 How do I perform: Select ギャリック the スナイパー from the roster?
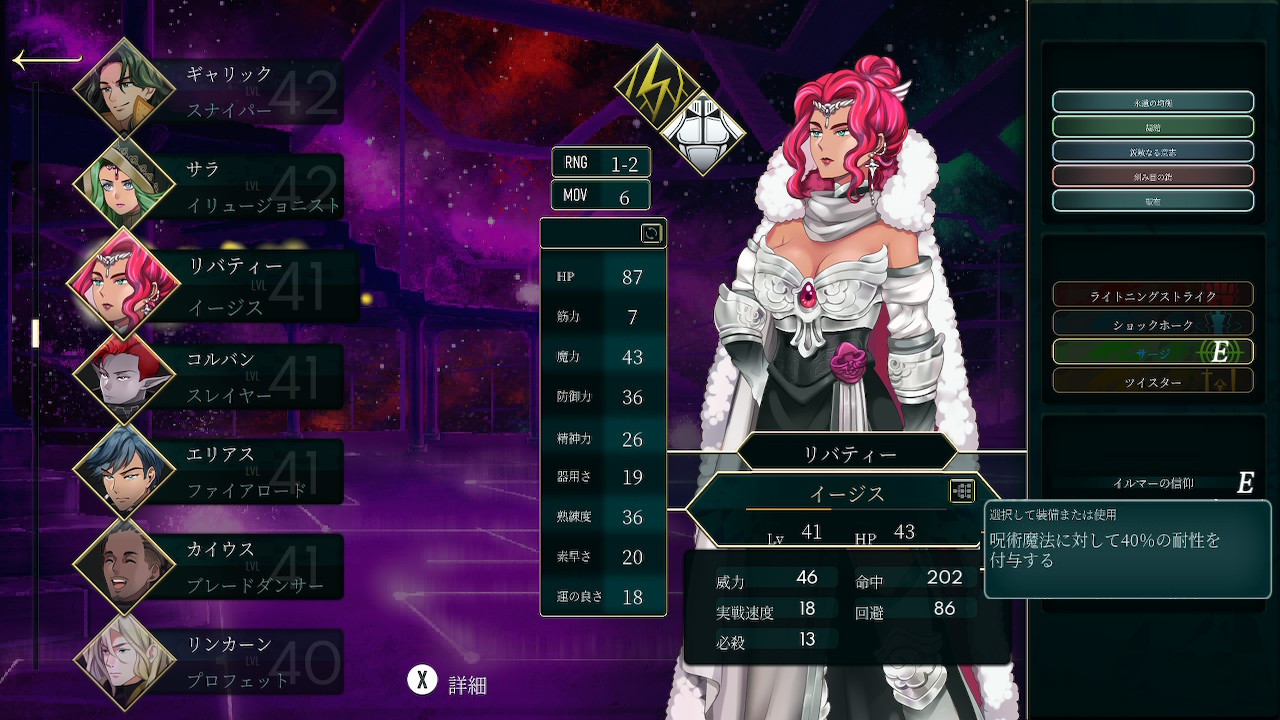point(228,92)
